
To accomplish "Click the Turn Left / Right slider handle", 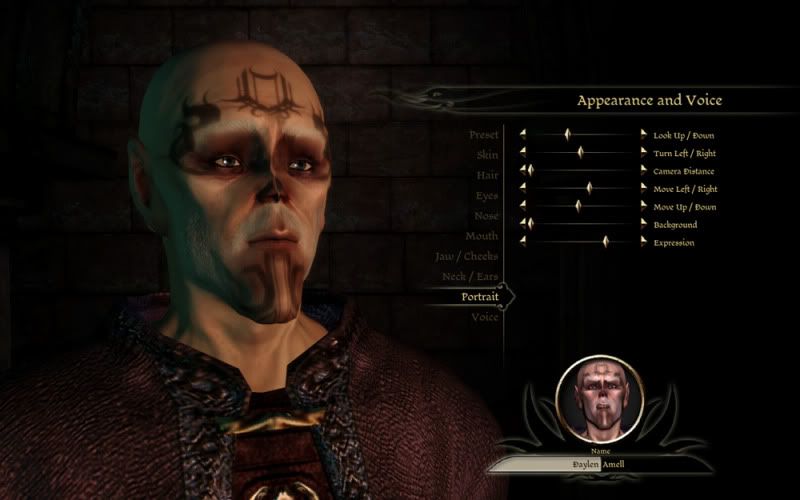I will coord(580,152).
